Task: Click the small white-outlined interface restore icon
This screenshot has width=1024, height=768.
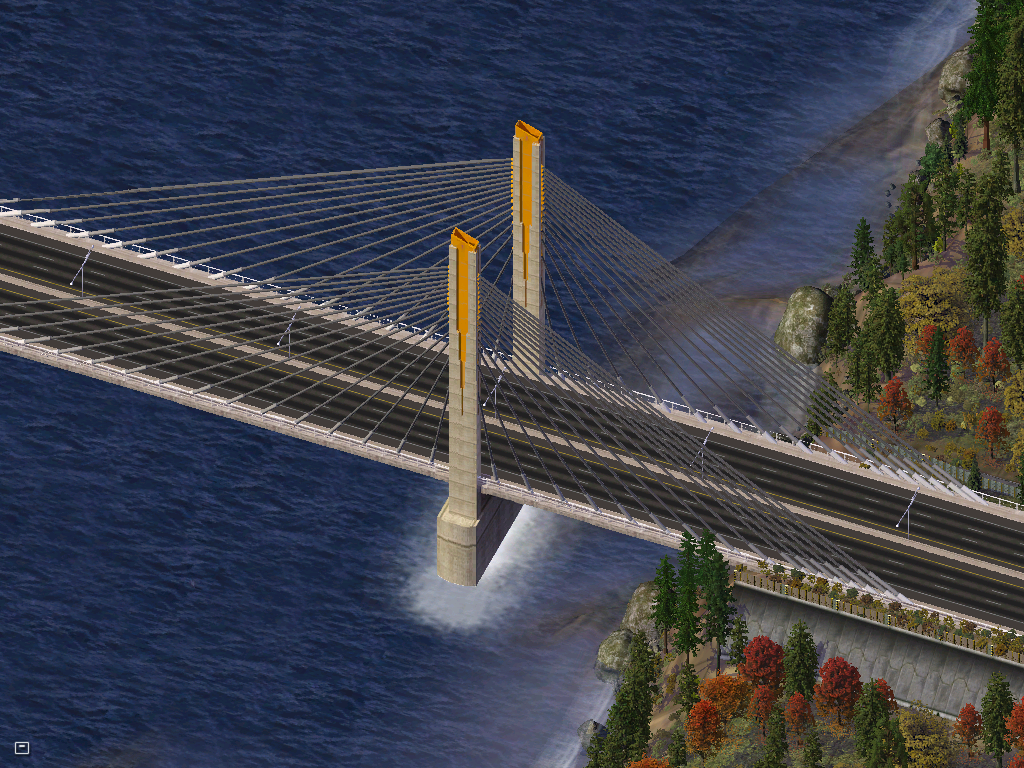Action: coord(22,747)
